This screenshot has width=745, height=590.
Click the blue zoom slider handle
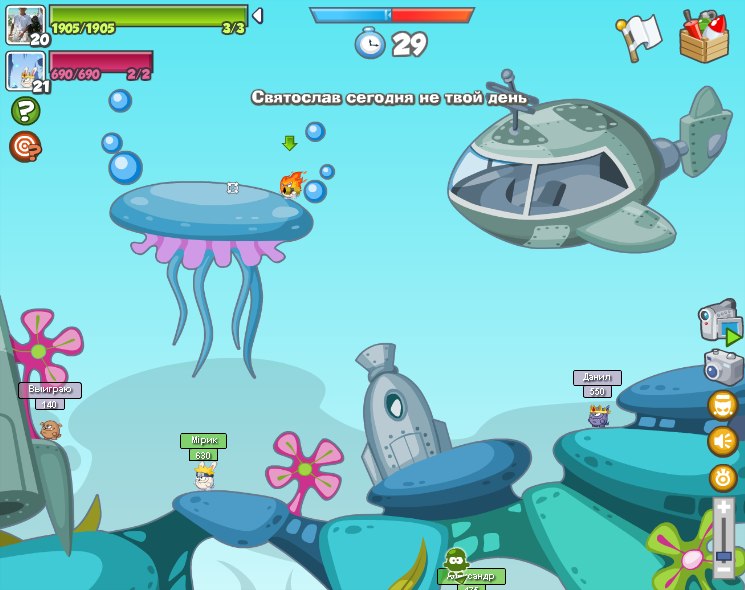click(x=724, y=554)
